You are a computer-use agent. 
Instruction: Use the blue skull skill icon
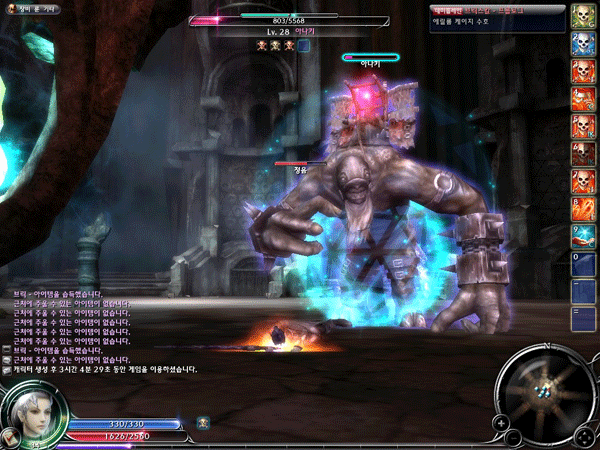click(583, 44)
